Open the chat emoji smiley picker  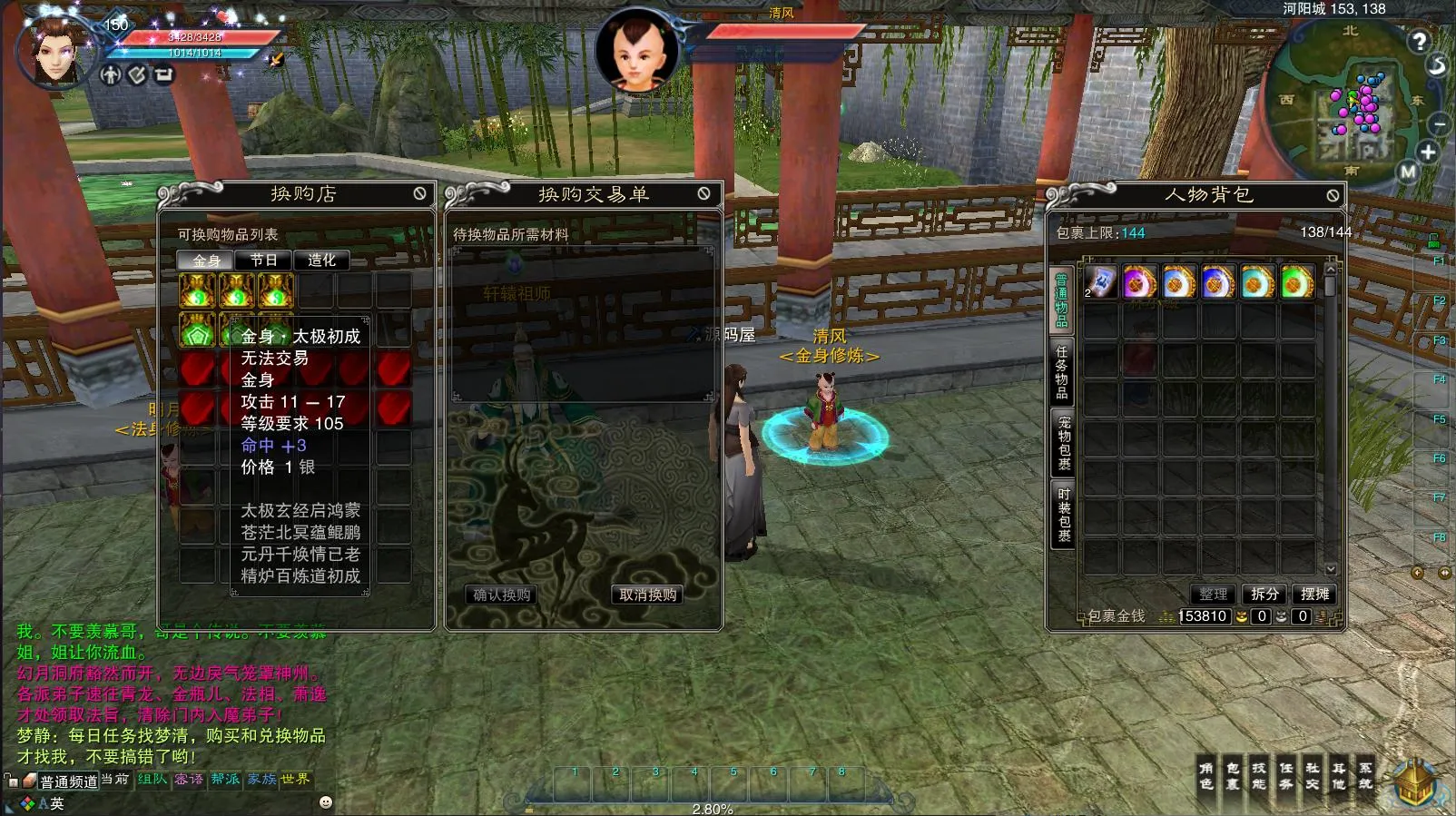[x=326, y=802]
